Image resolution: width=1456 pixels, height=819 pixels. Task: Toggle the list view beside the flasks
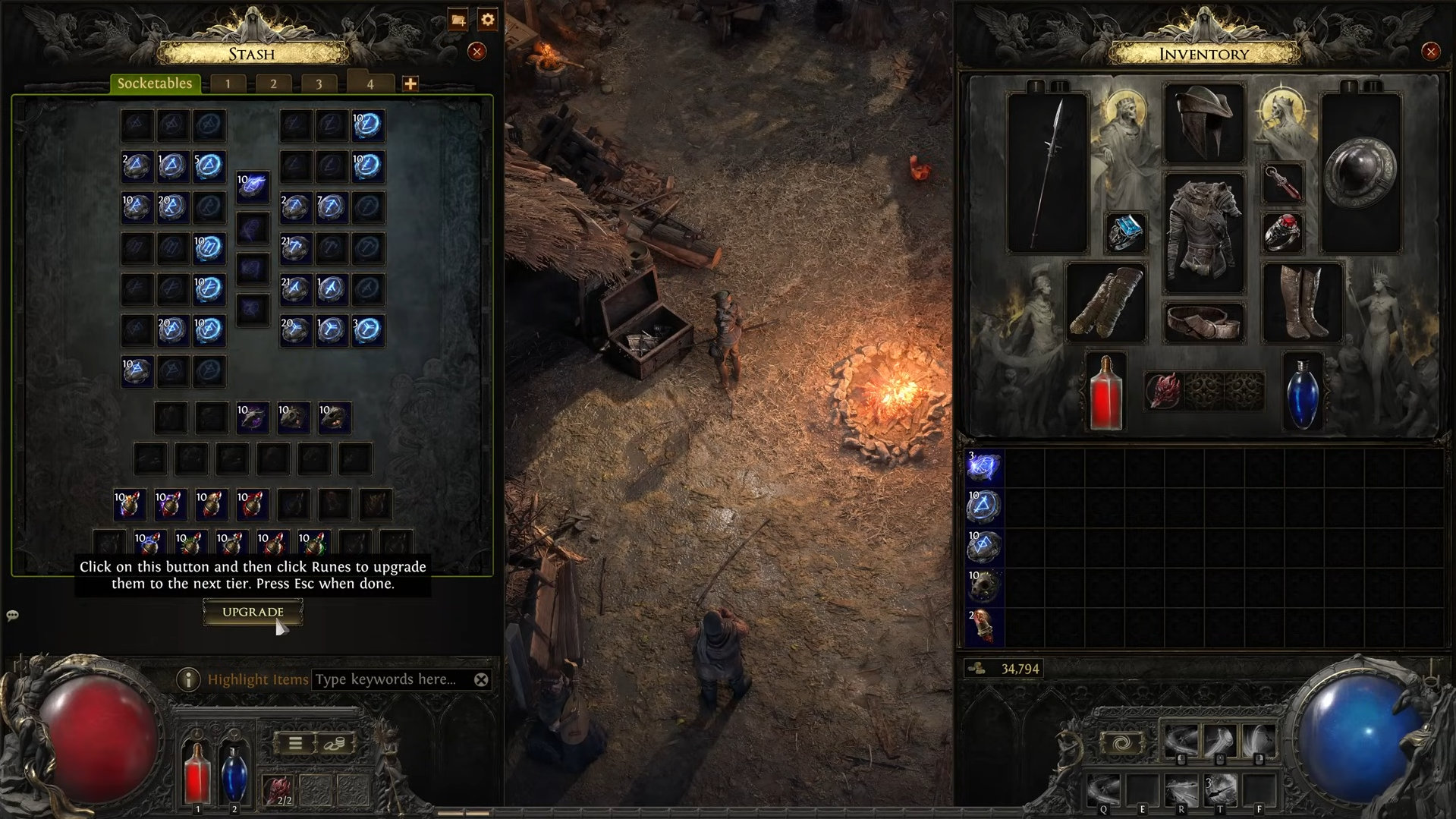[x=295, y=742]
